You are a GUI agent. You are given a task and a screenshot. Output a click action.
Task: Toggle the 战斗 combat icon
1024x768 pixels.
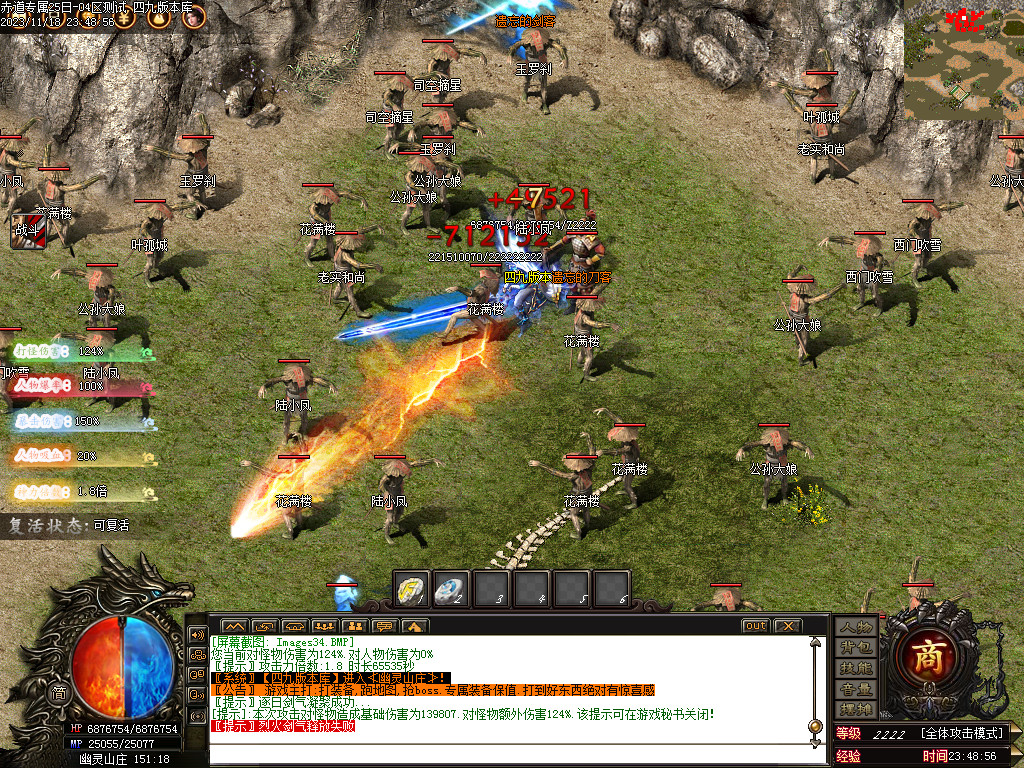(27, 231)
